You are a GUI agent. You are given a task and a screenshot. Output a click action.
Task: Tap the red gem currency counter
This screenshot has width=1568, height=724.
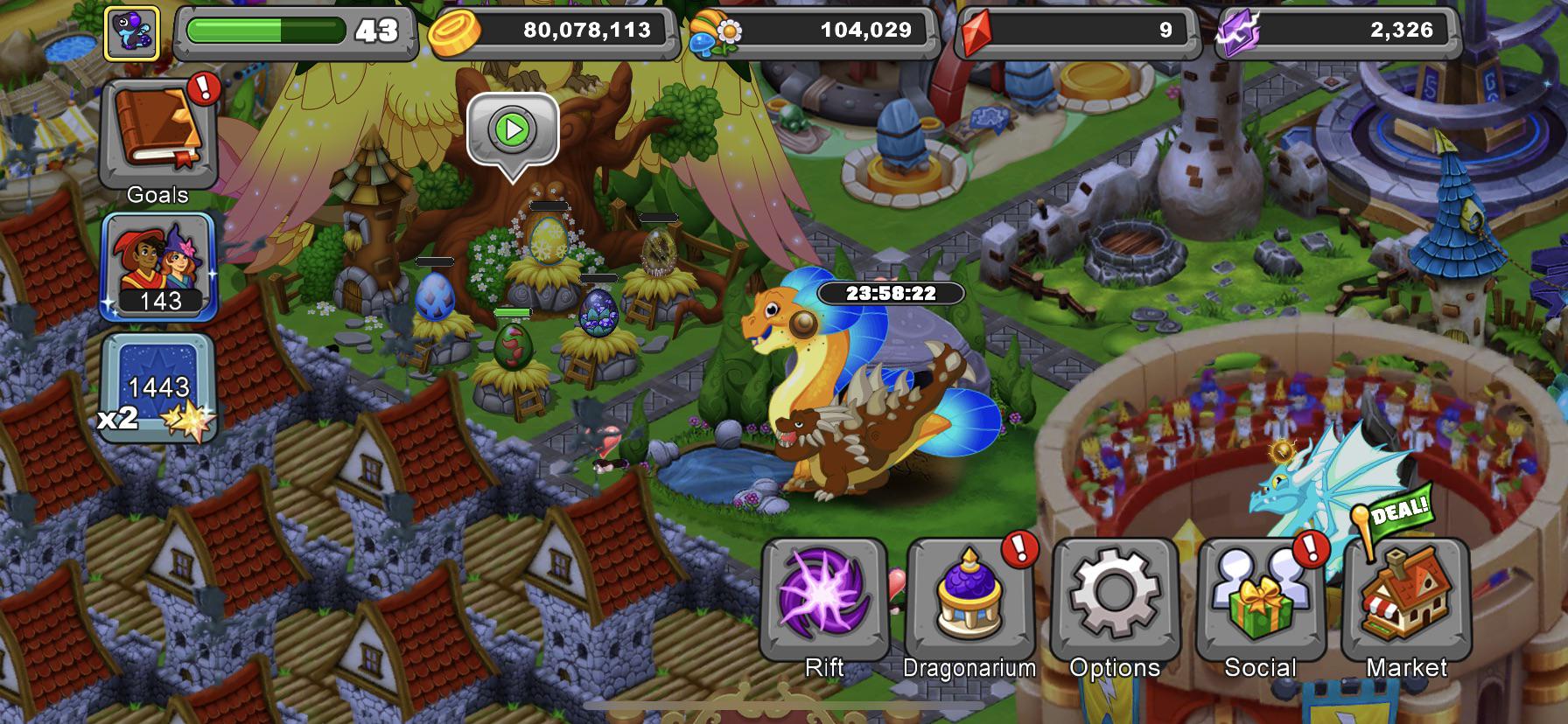coord(1076,31)
